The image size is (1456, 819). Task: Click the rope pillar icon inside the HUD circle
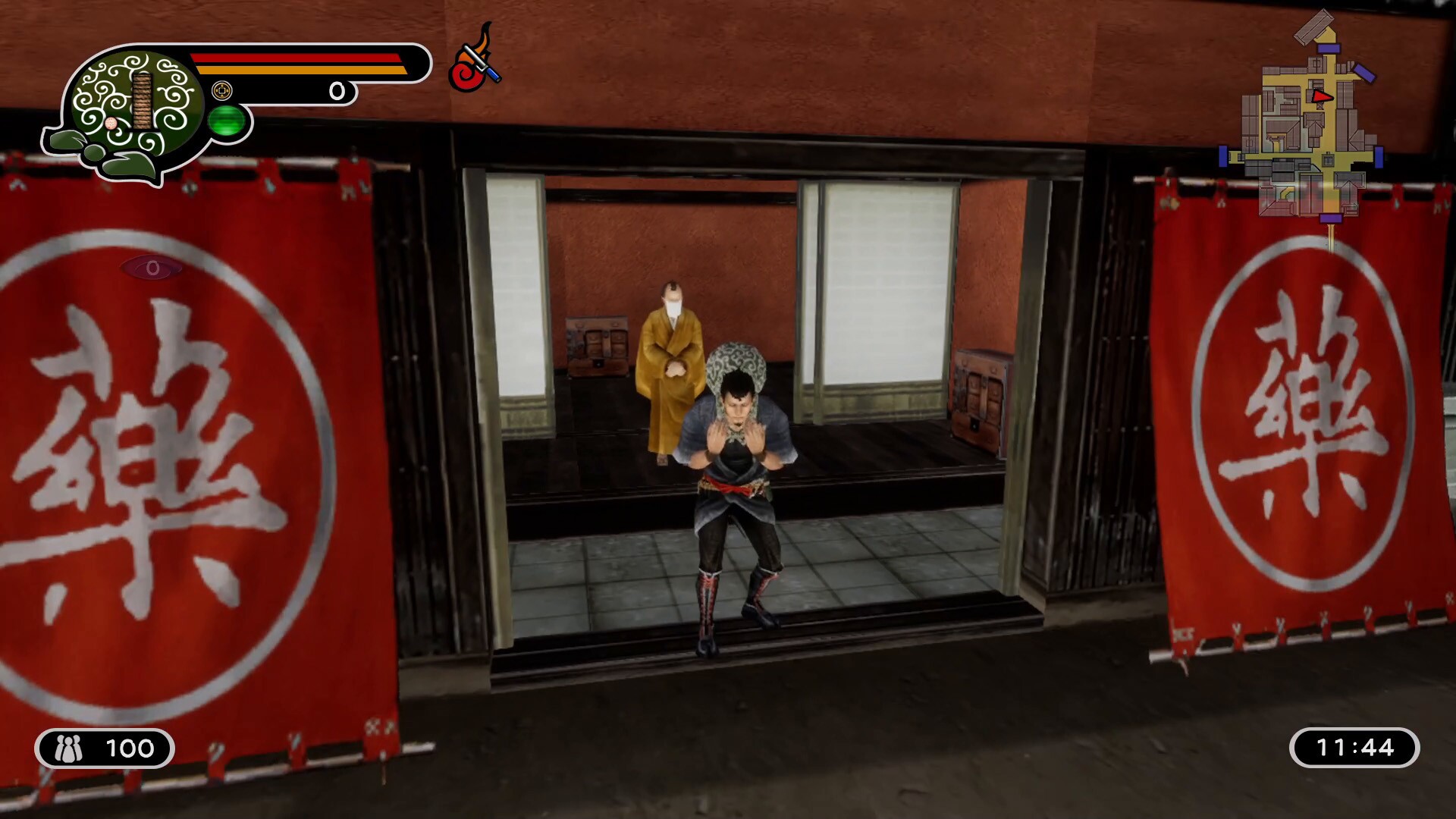click(144, 102)
